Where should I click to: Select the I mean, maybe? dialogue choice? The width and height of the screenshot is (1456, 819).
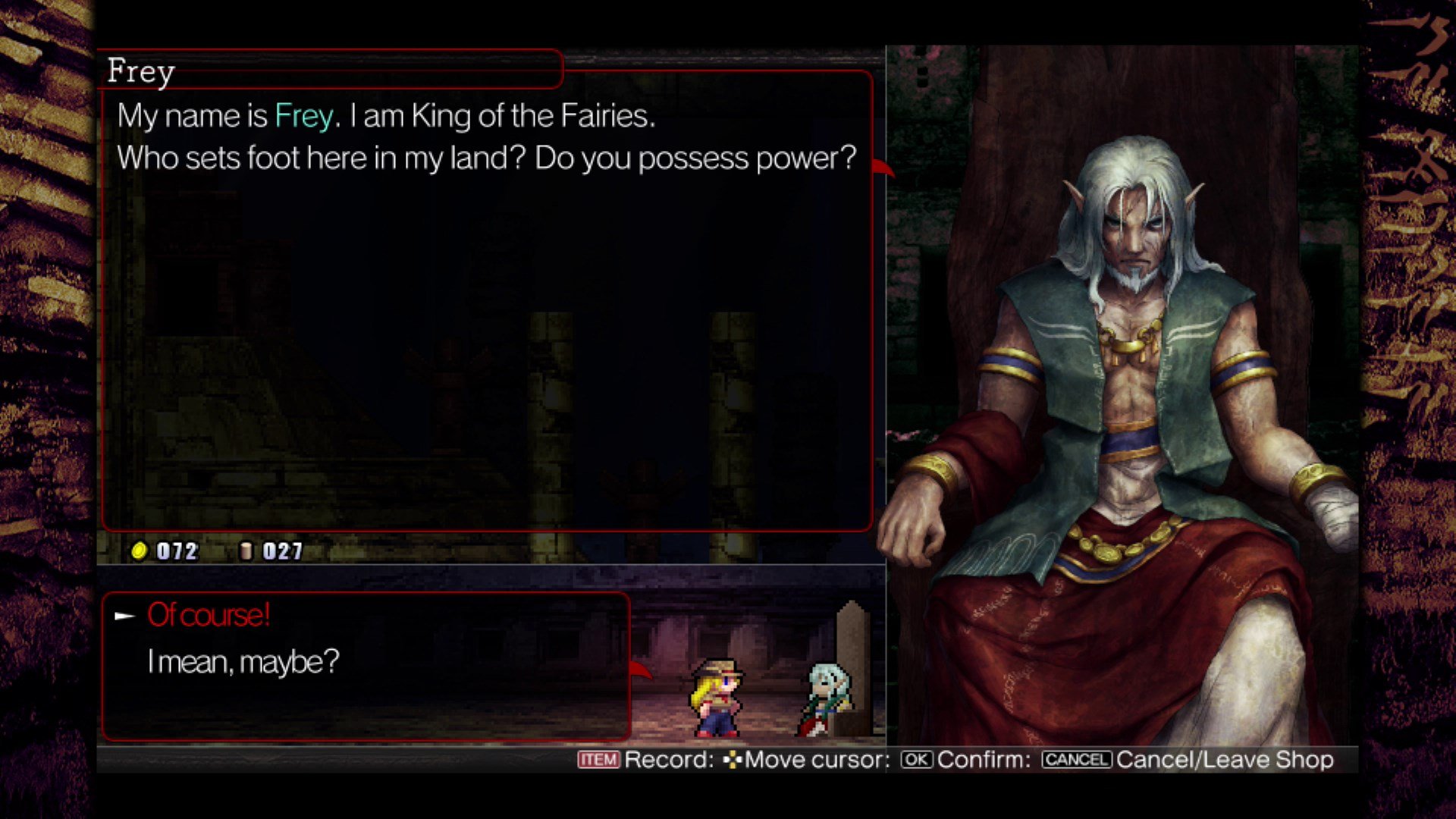pyautogui.click(x=244, y=661)
